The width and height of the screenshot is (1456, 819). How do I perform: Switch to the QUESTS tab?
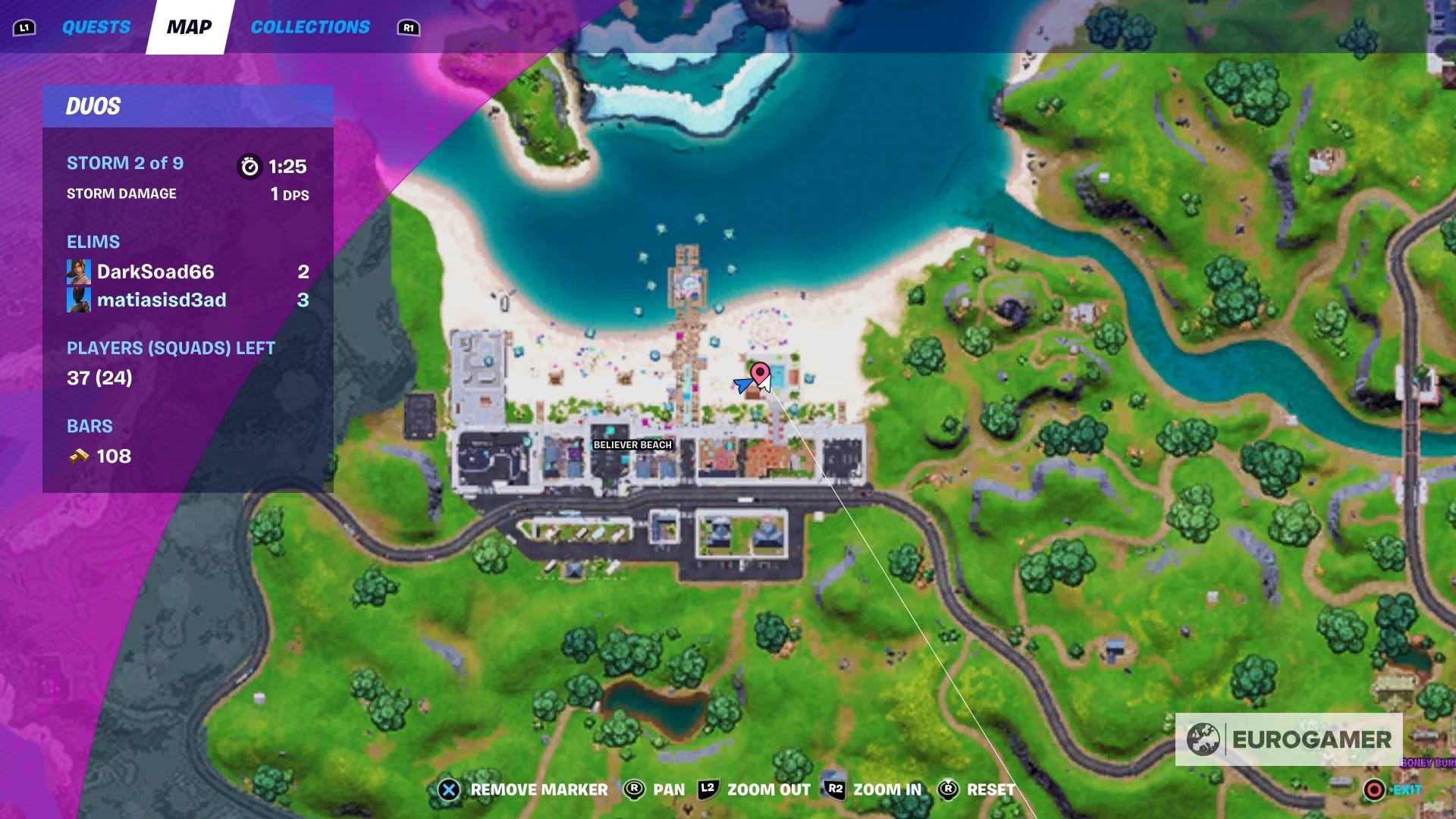(96, 26)
